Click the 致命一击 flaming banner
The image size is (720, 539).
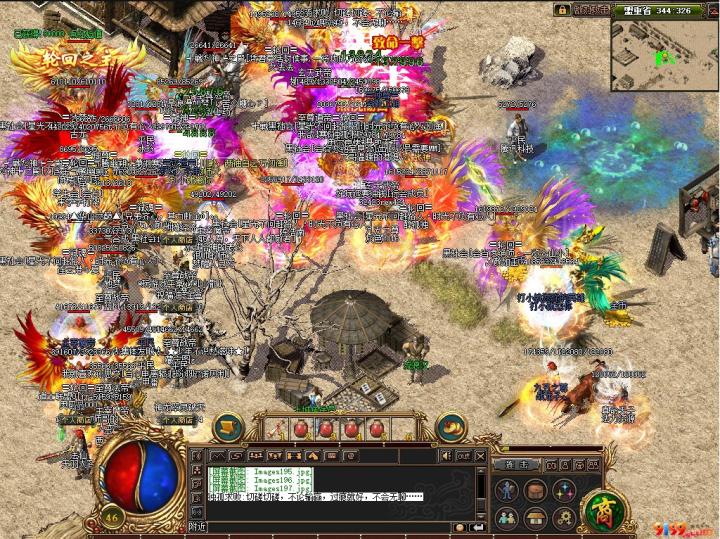[397, 44]
